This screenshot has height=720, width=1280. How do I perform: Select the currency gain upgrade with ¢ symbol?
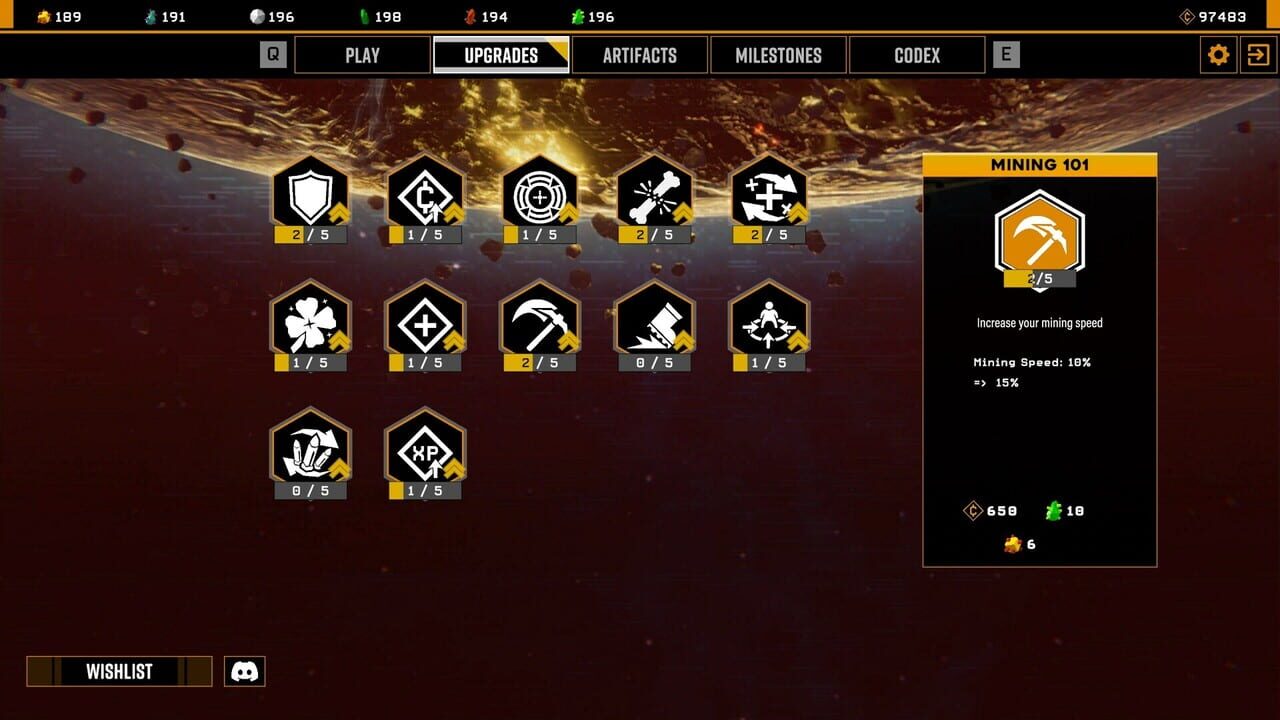(425, 200)
